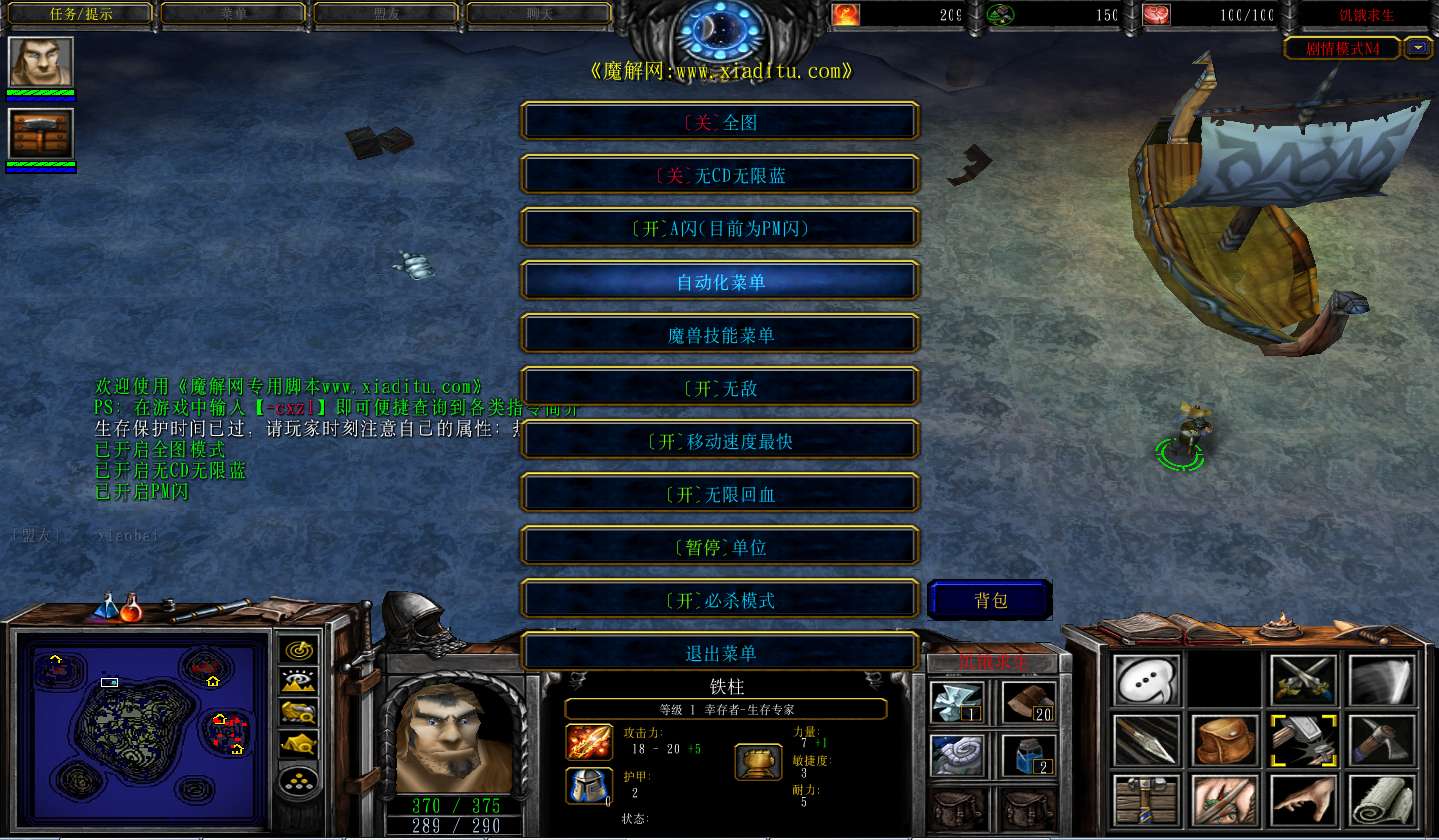Use the axe item with 20 charges
Image resolution: width=1439 pixels, height=840 pixels.
pos(1029,701)
